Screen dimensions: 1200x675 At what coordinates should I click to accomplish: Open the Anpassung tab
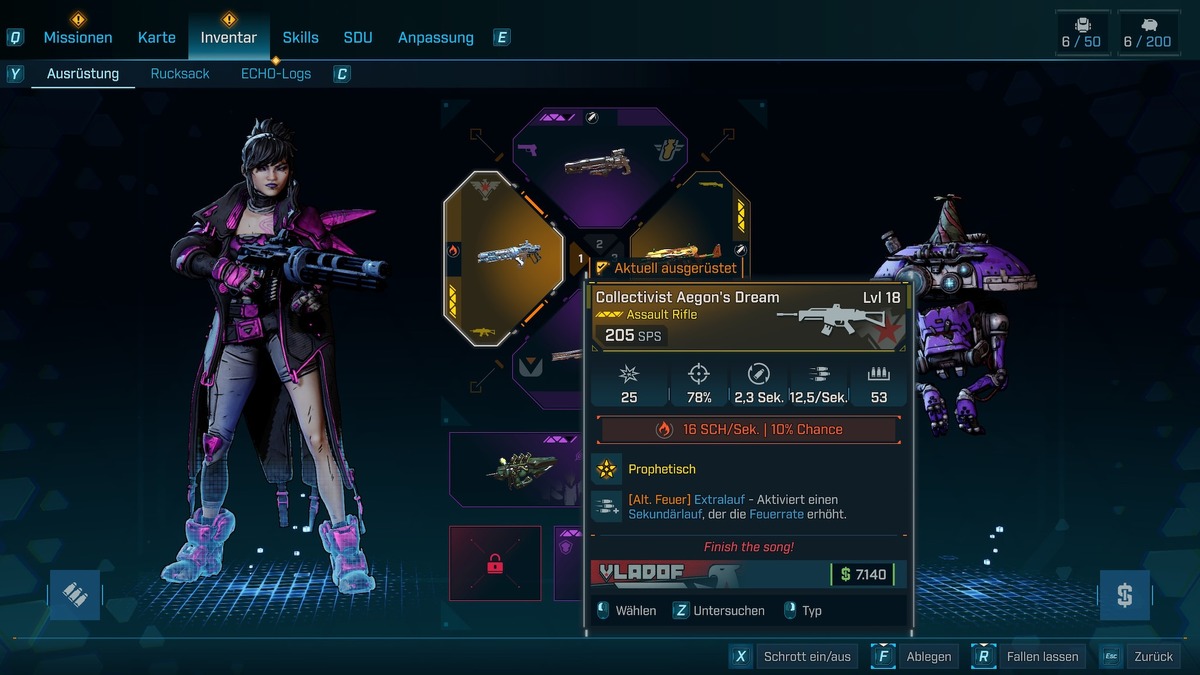click(x=435, y=38)
